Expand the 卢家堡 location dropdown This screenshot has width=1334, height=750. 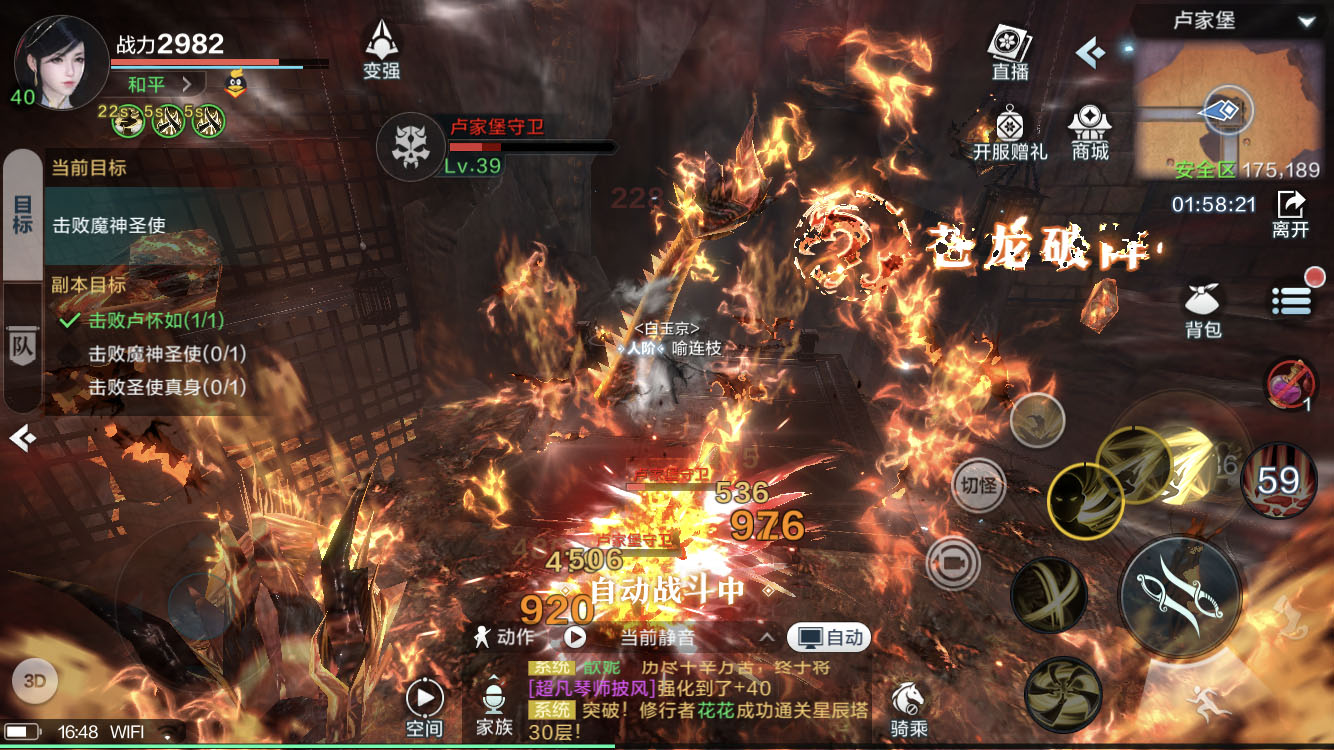click(1306, 21)
